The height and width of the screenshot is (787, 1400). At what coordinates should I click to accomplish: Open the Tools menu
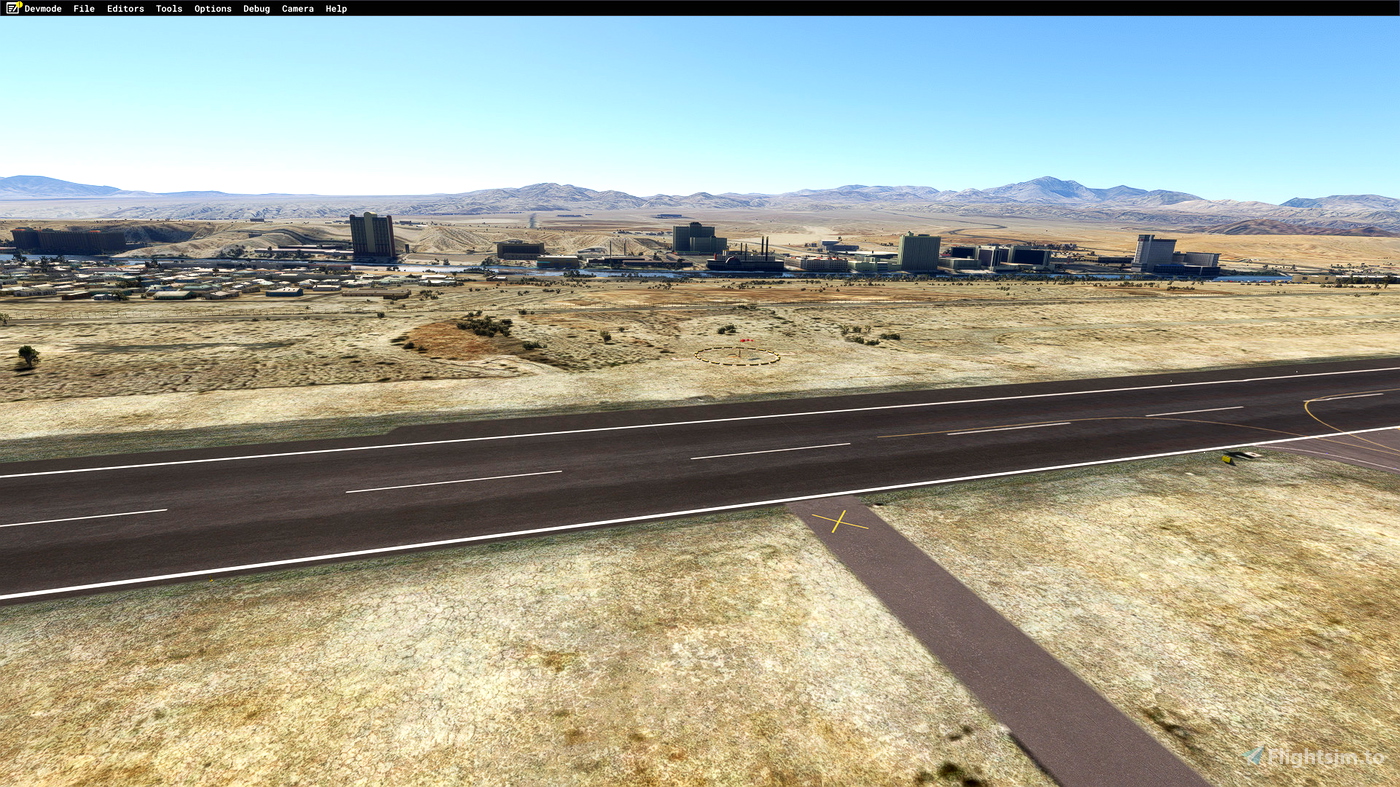click(x=168, y=8)
